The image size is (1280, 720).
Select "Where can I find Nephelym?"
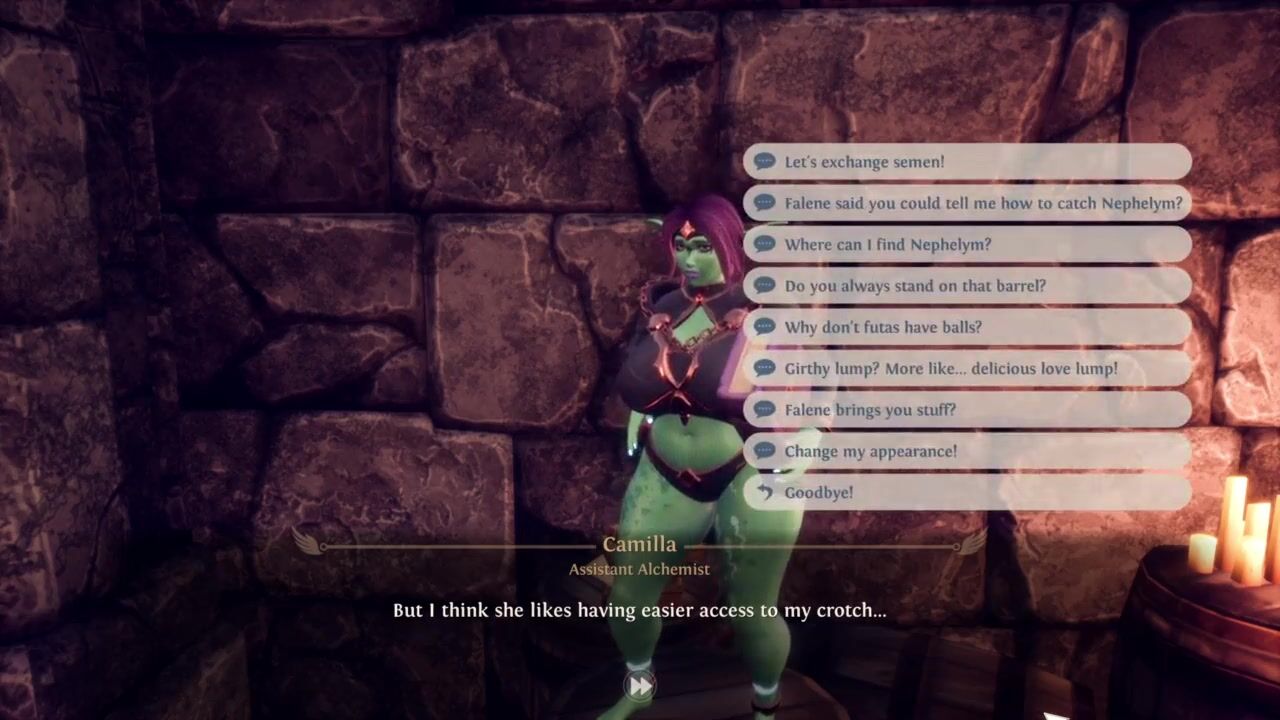966,244
